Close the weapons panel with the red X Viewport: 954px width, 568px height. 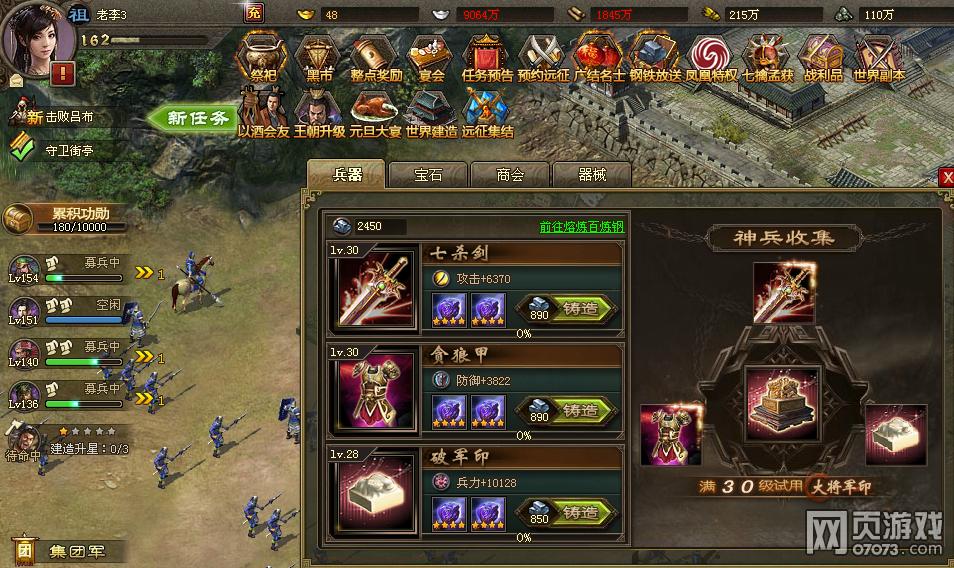click(946, 178)
